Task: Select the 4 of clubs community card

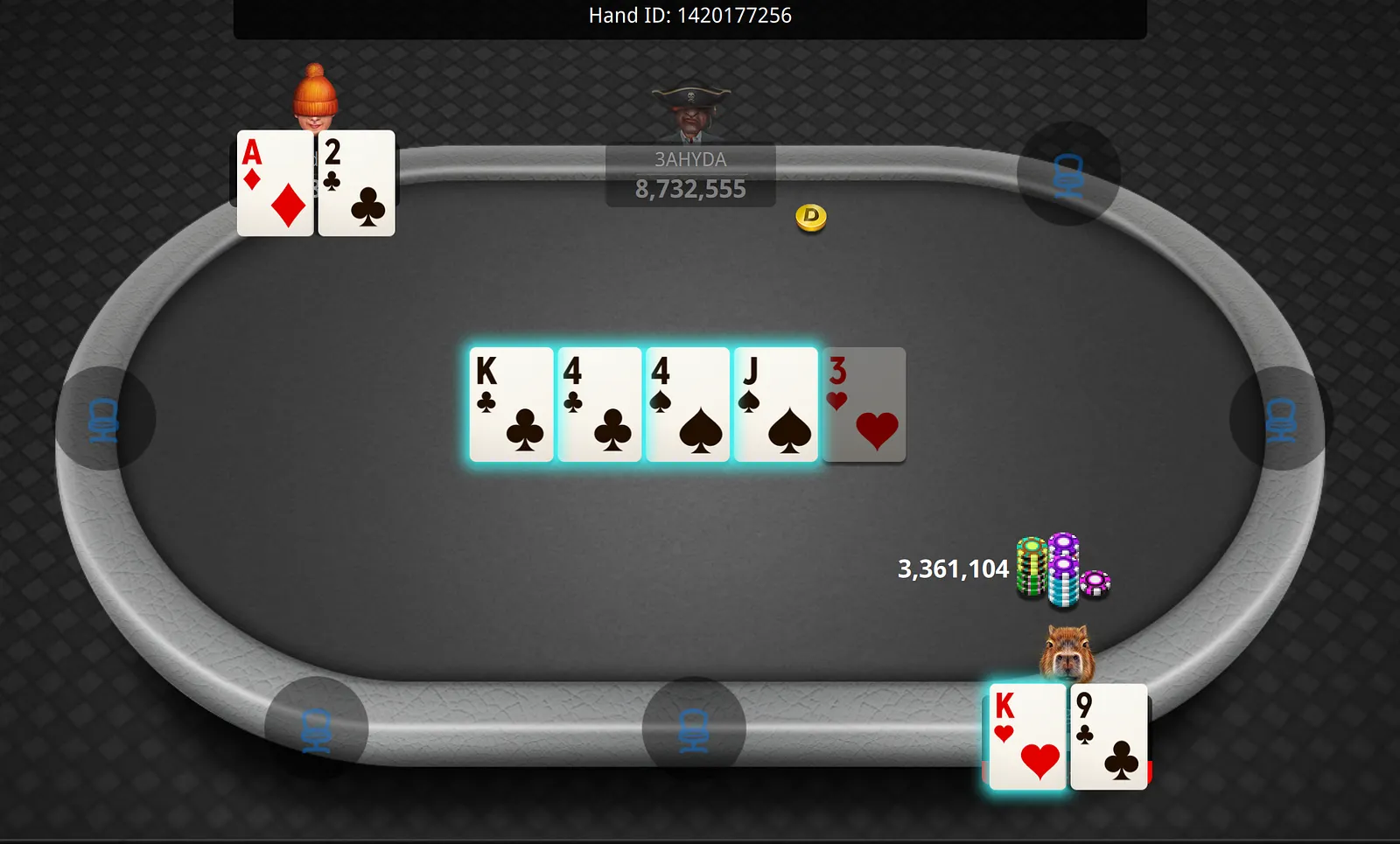Action: pos(599,404)
